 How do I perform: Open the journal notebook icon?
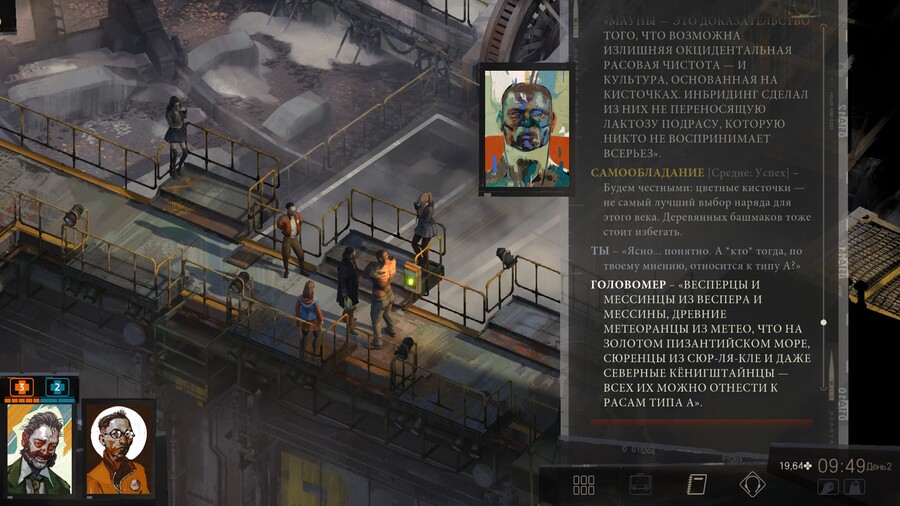(x=696, y=485)
